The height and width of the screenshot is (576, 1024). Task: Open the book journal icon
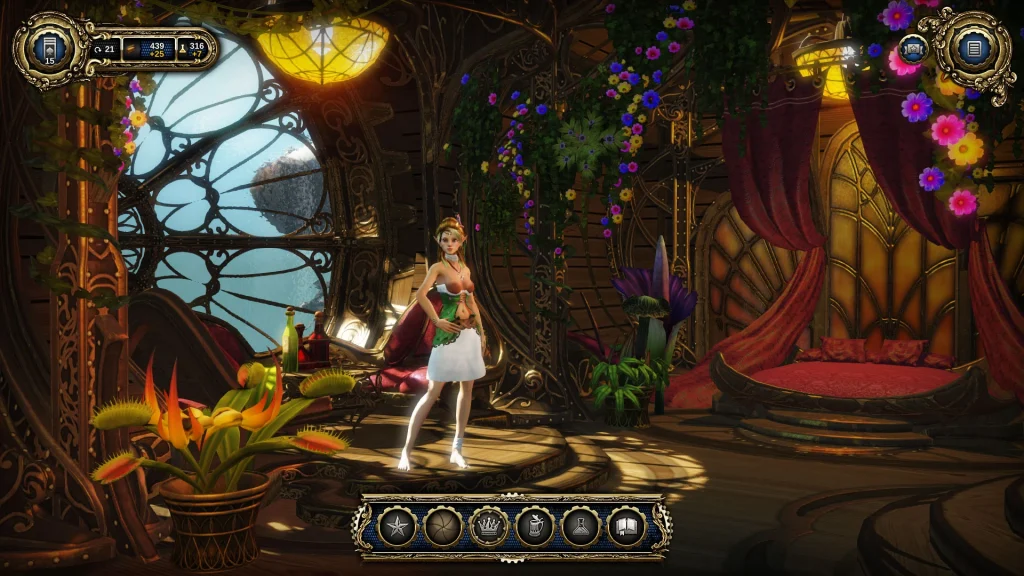[x=627, y=526]
